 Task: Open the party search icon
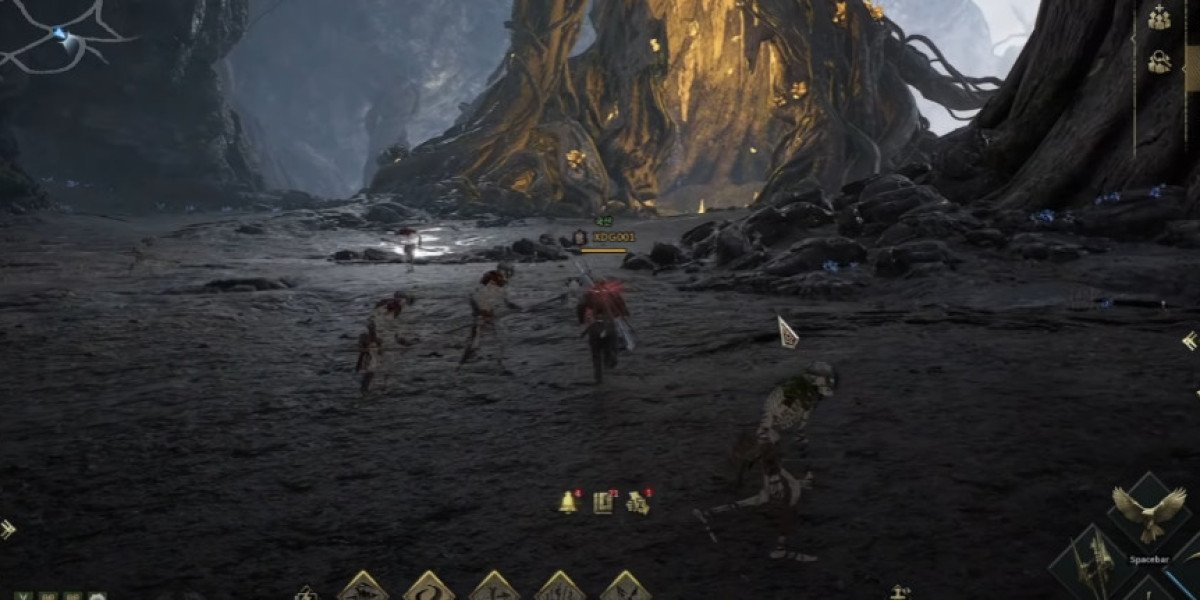pos(1159,62)
